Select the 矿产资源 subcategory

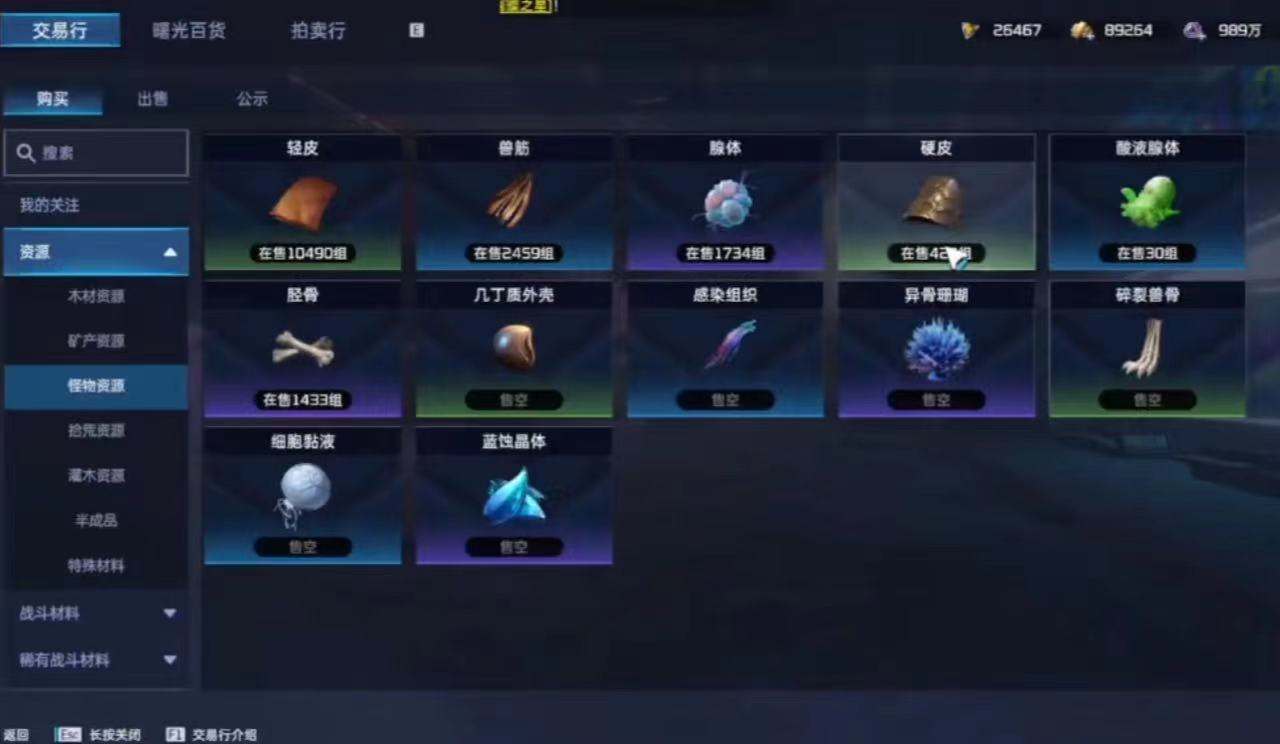tap(96, 341)
